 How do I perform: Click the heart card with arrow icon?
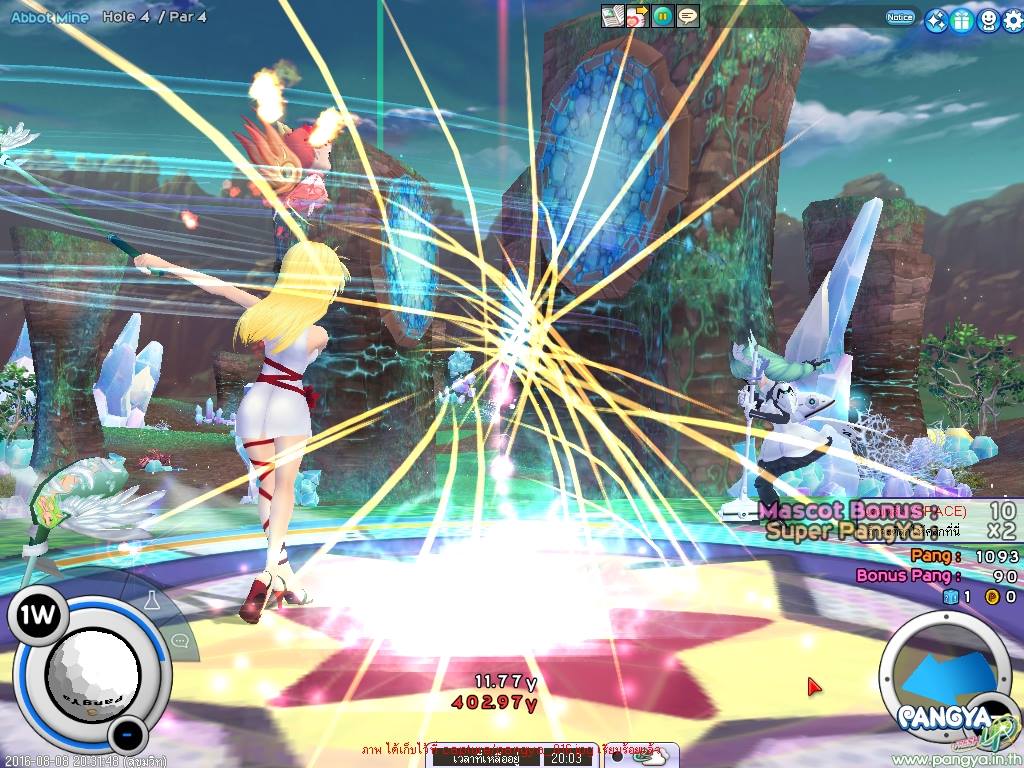pyautogui.click(x=637, y=15)
